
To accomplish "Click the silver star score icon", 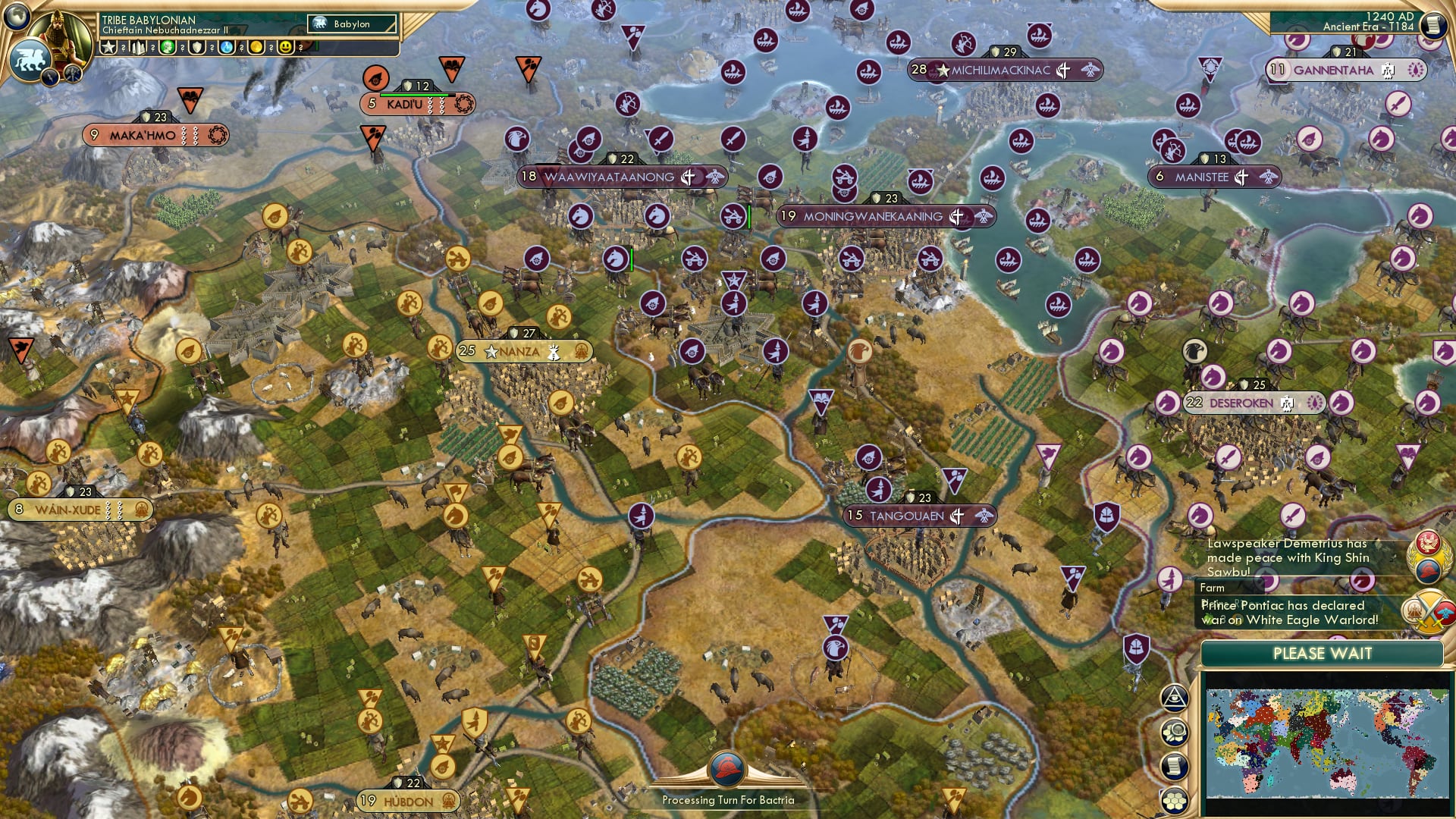I will click(108, 47).
